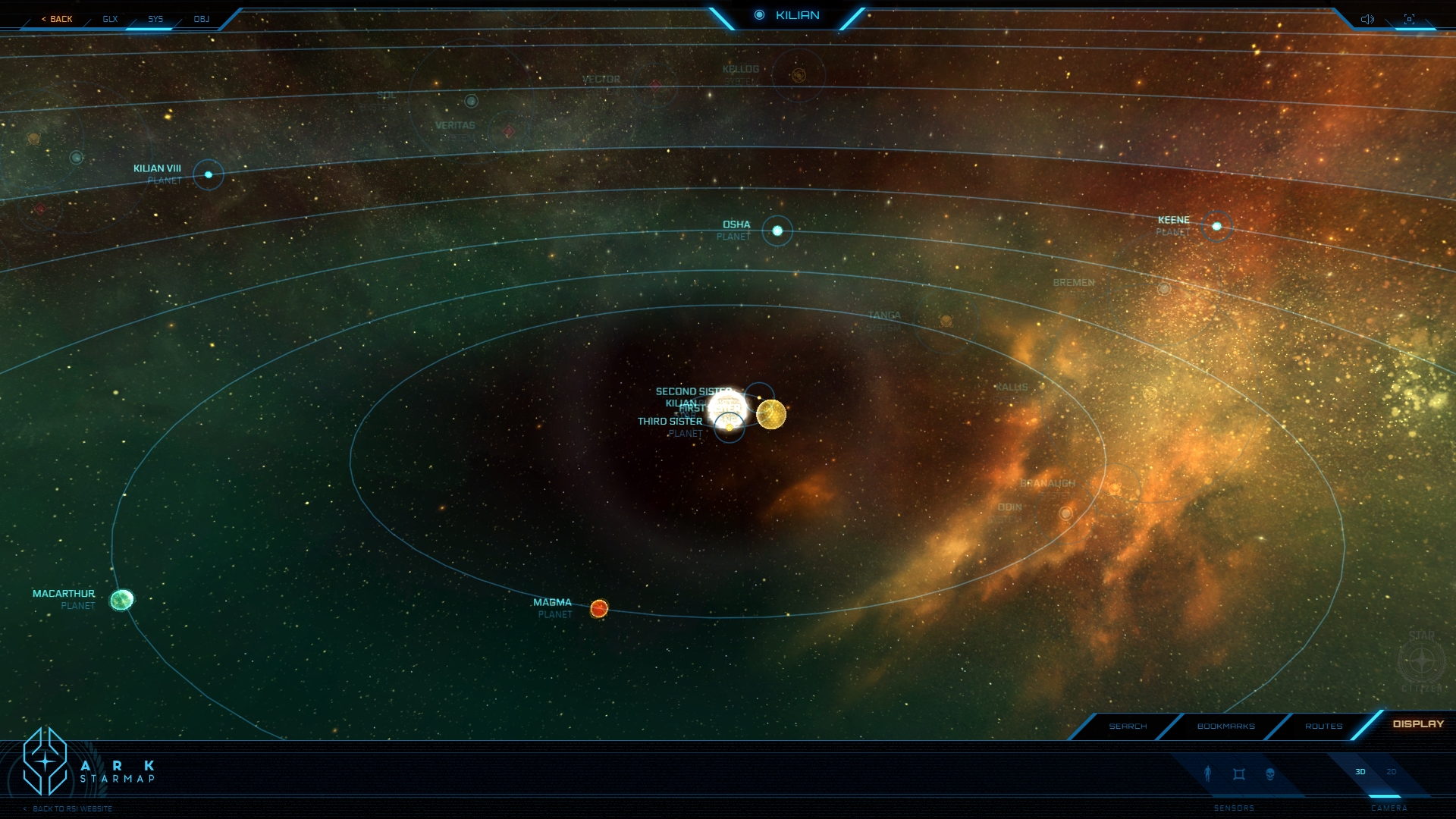Select the SYS system view tab
Image resolution: width=1456 pixels, height=819 pixels.
coord(155,19)
